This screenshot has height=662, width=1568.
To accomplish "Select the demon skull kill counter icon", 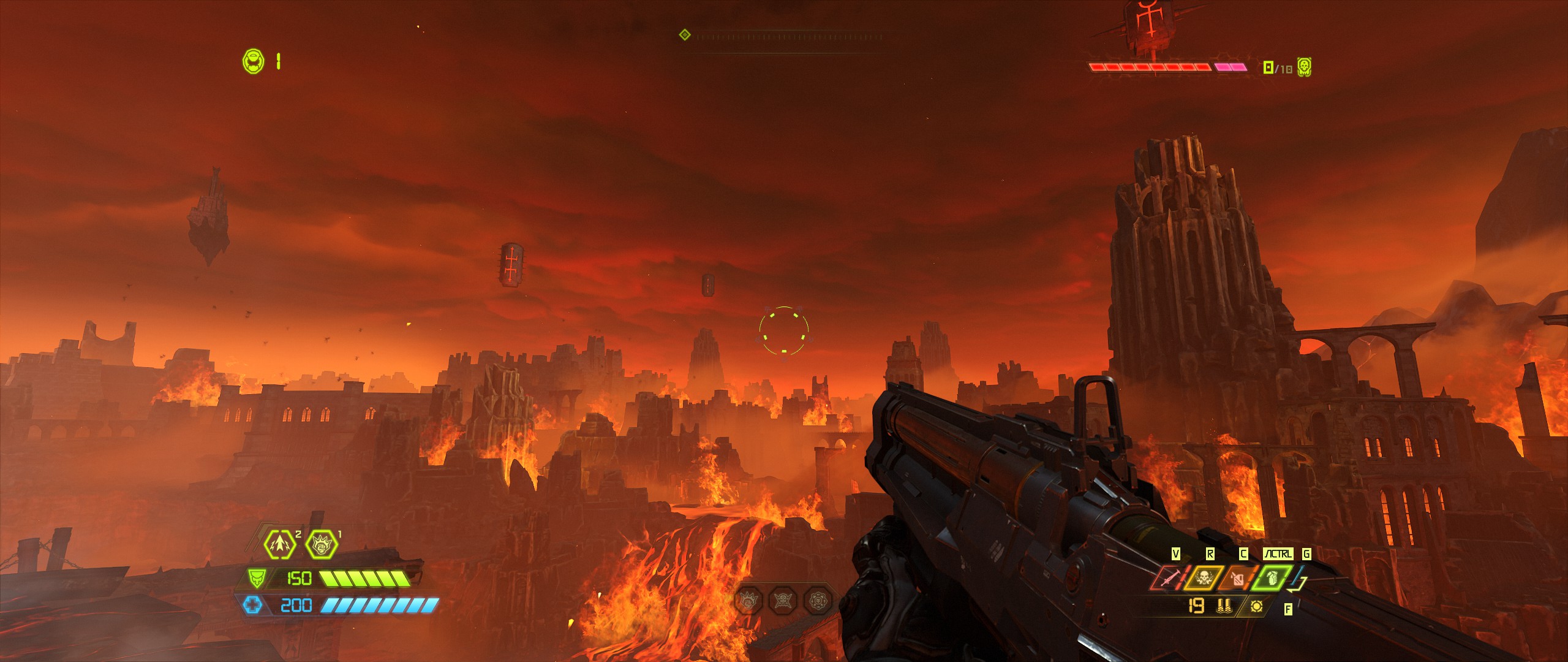I will point(1304,67).
